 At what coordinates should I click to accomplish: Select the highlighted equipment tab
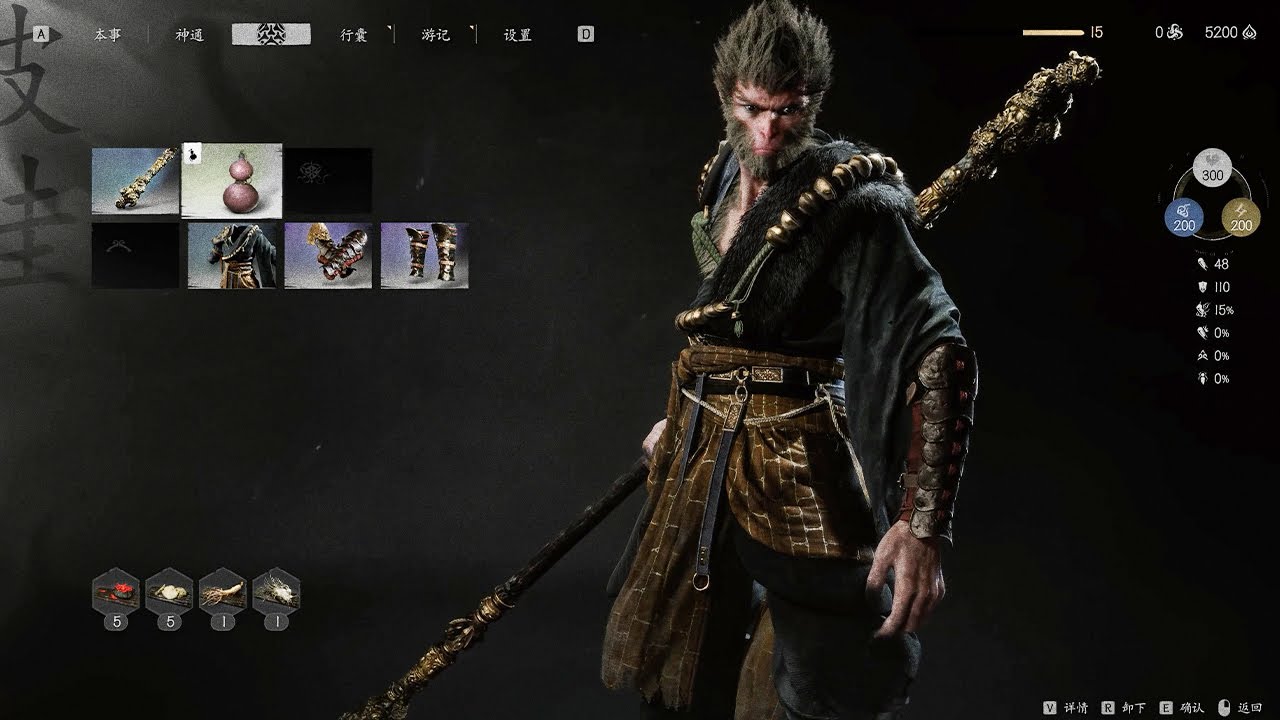[x=271, y=35]
